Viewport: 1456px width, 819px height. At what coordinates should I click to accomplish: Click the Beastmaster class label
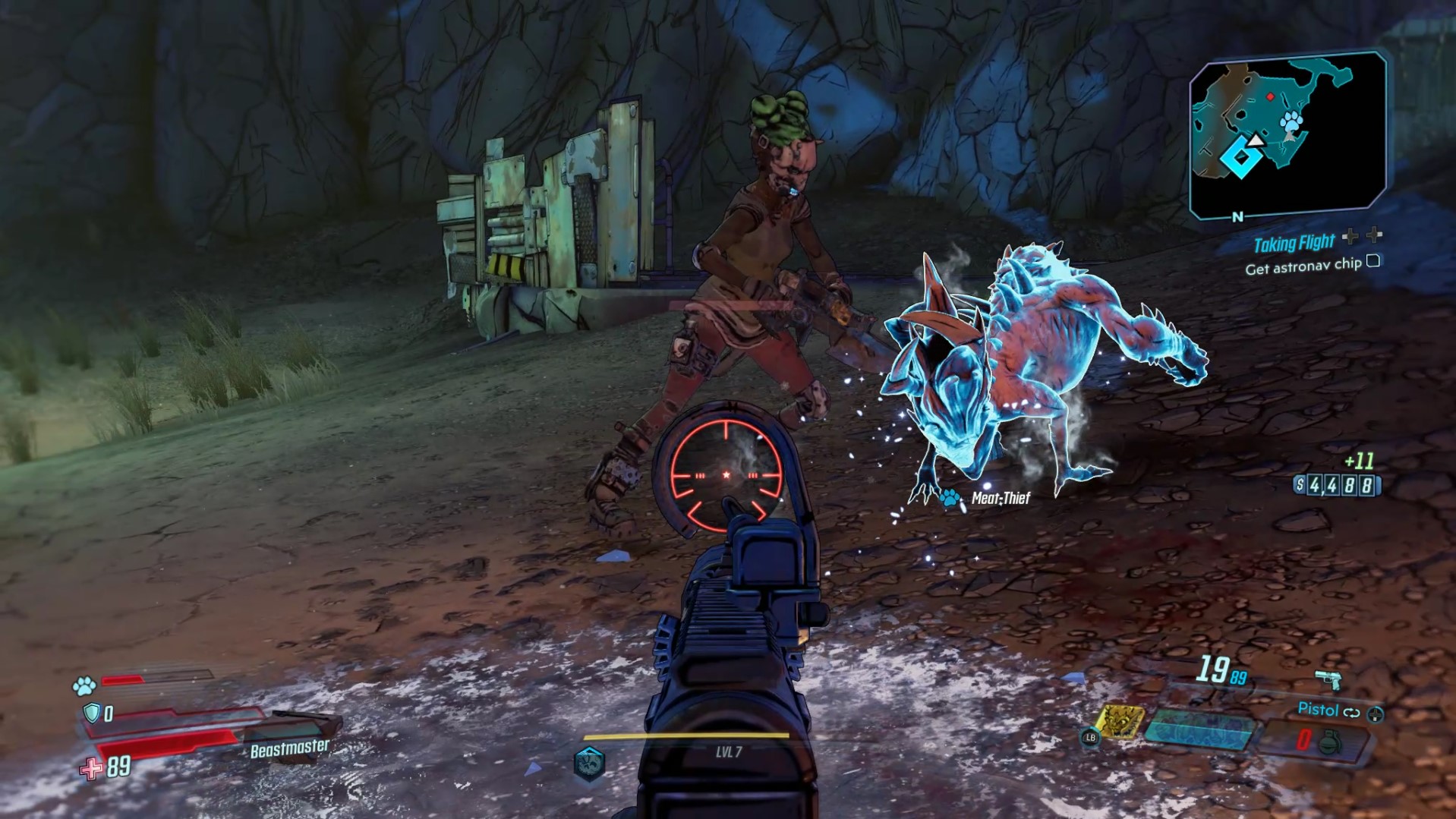289,748
